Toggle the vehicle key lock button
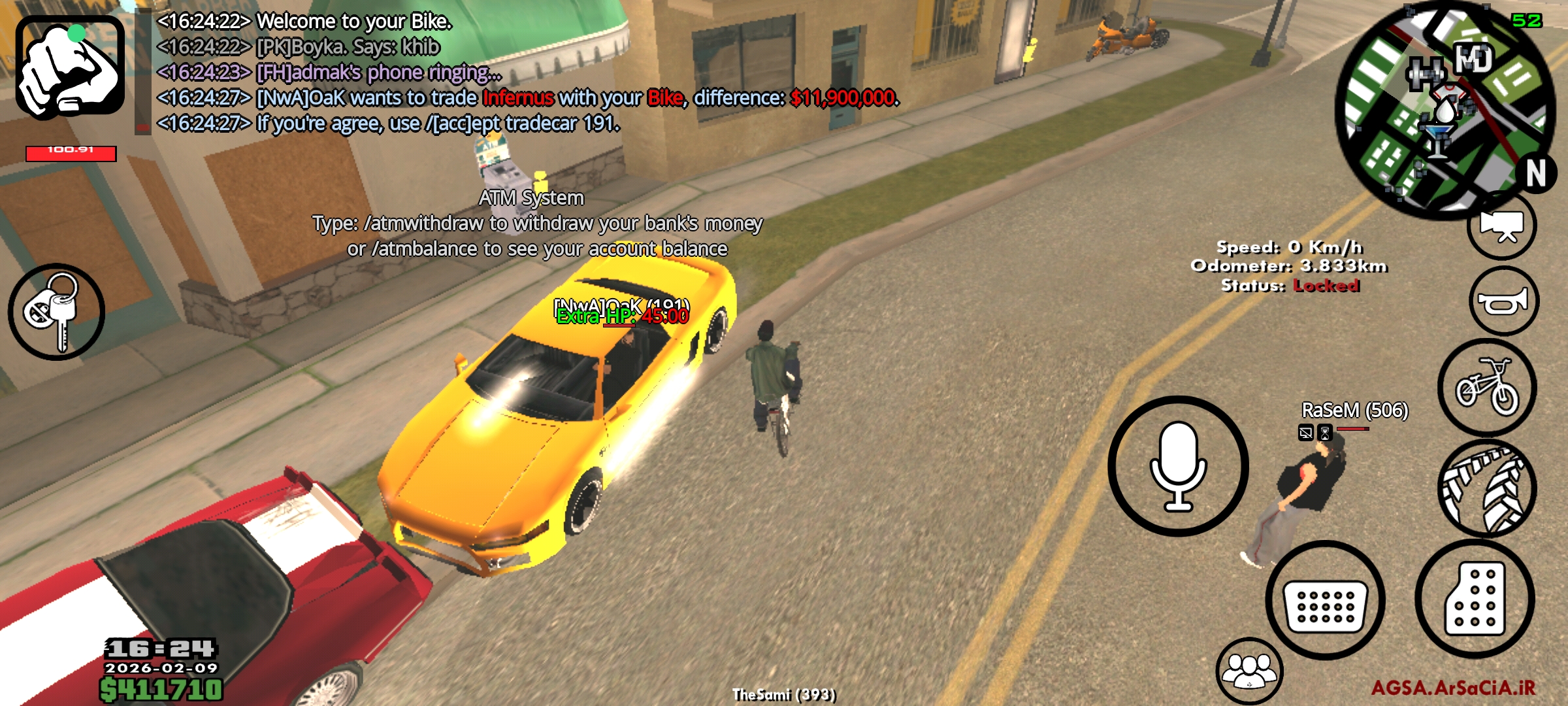The image size is (1568, 706). pyautogui.click(x=56, y=312)
